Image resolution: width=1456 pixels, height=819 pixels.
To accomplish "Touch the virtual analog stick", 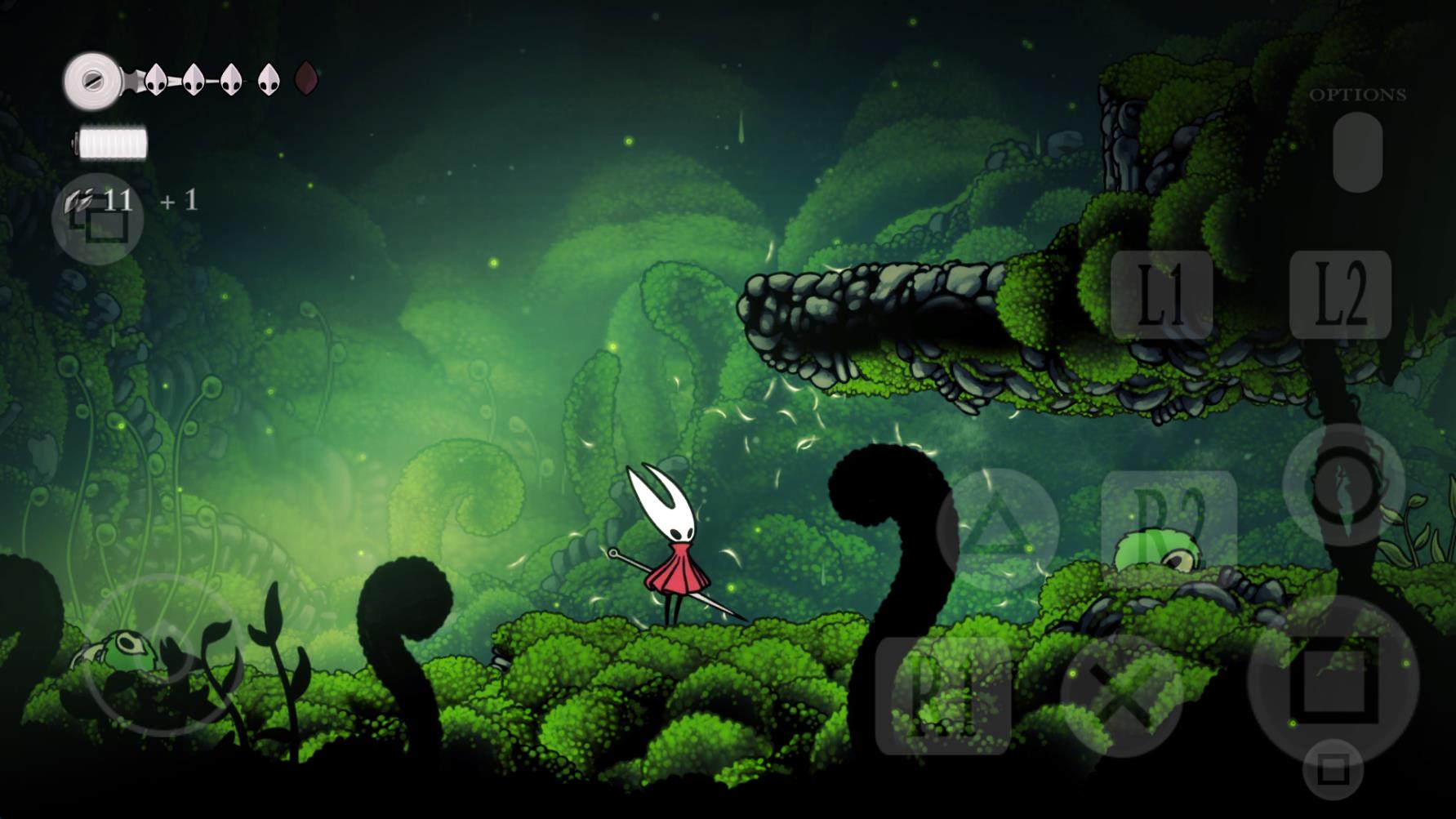I will [163, 654].
